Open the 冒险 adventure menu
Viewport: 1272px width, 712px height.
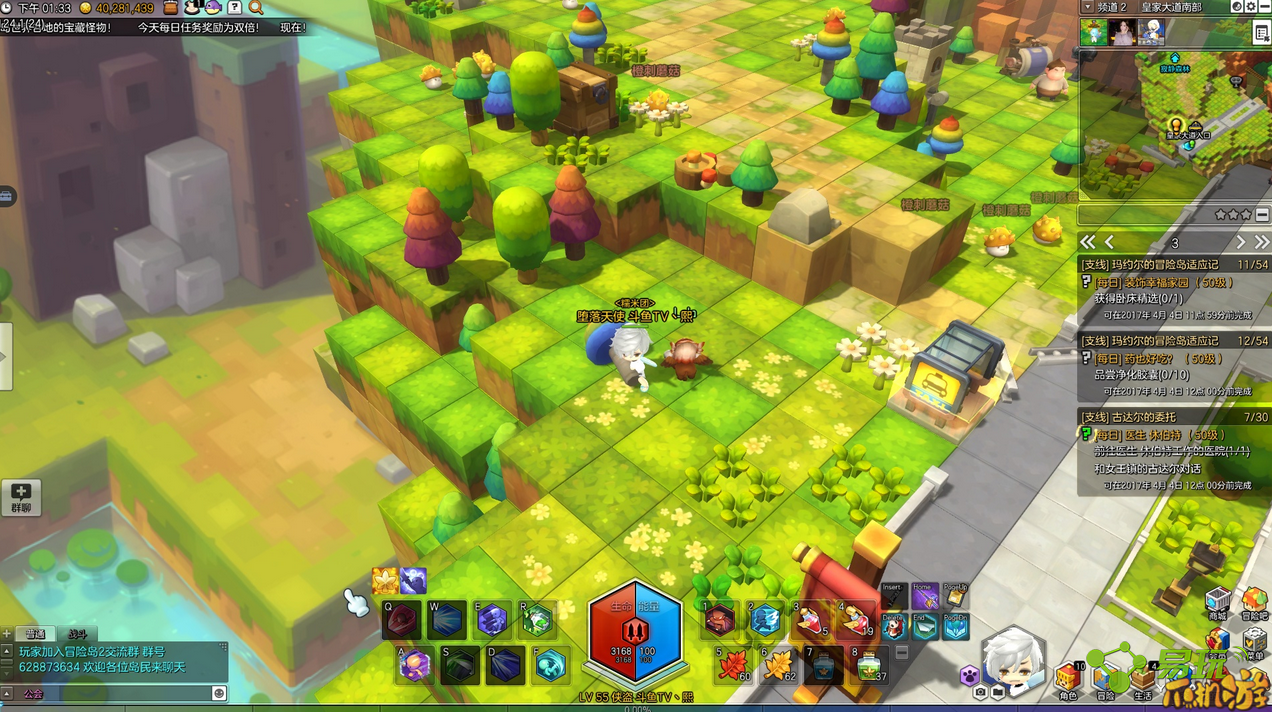(1105, 681)
